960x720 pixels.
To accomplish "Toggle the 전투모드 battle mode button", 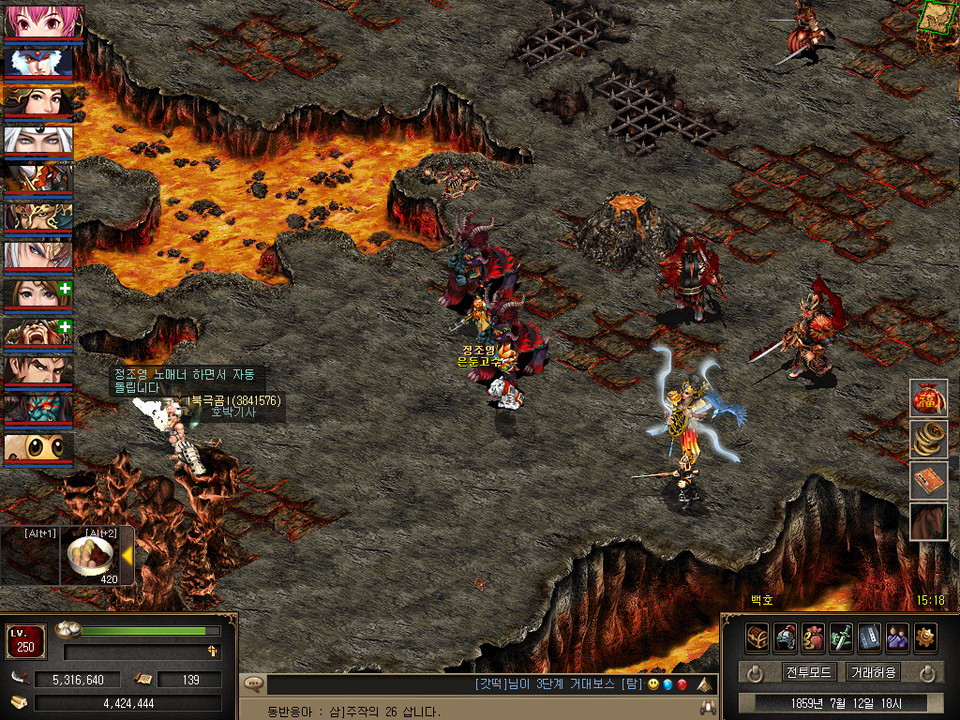I will point(809,672).
